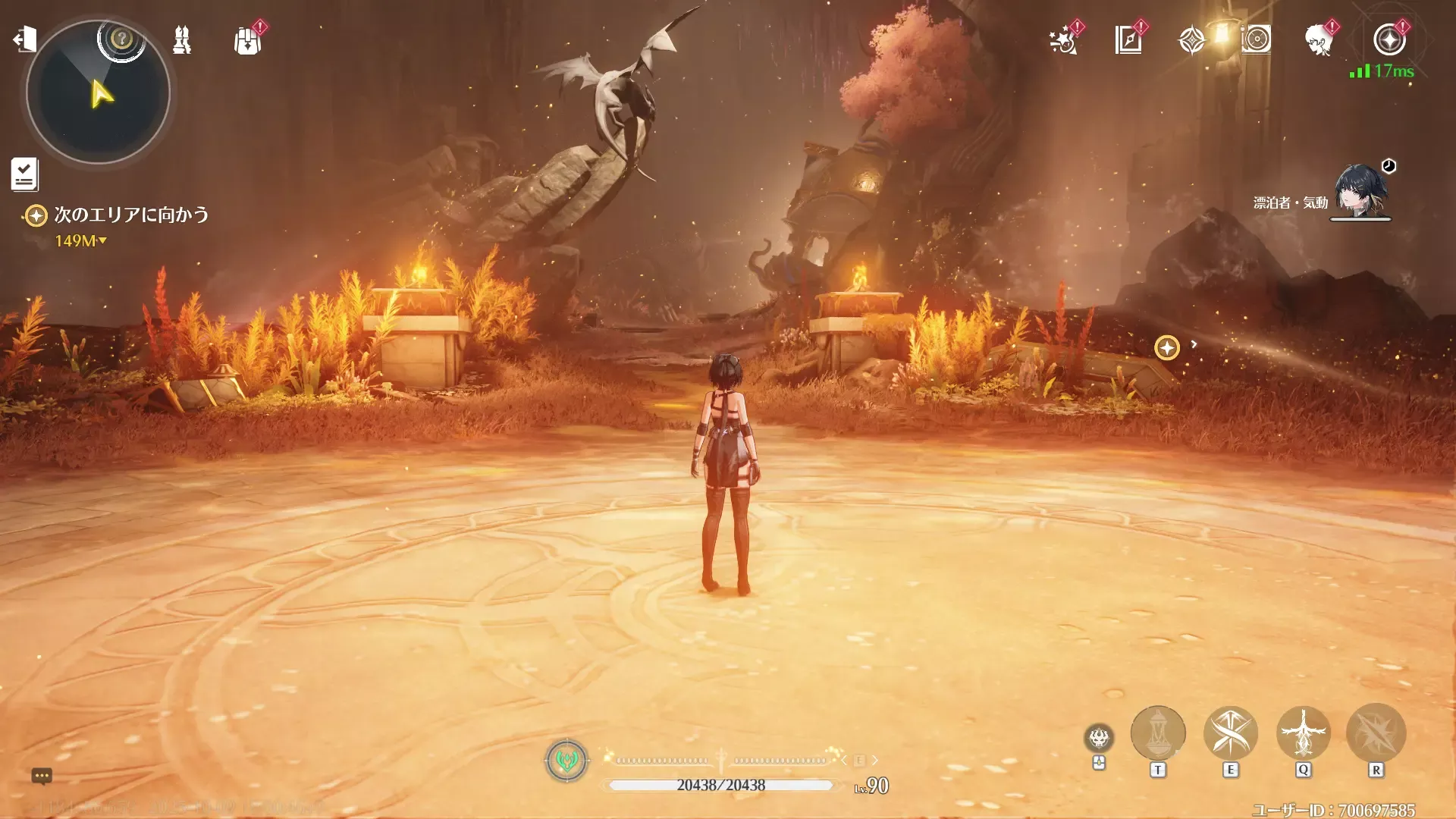This screenshot has height=819, width=1456.
Task: Click the four-point star compass icon
Action: [1191, 40]
